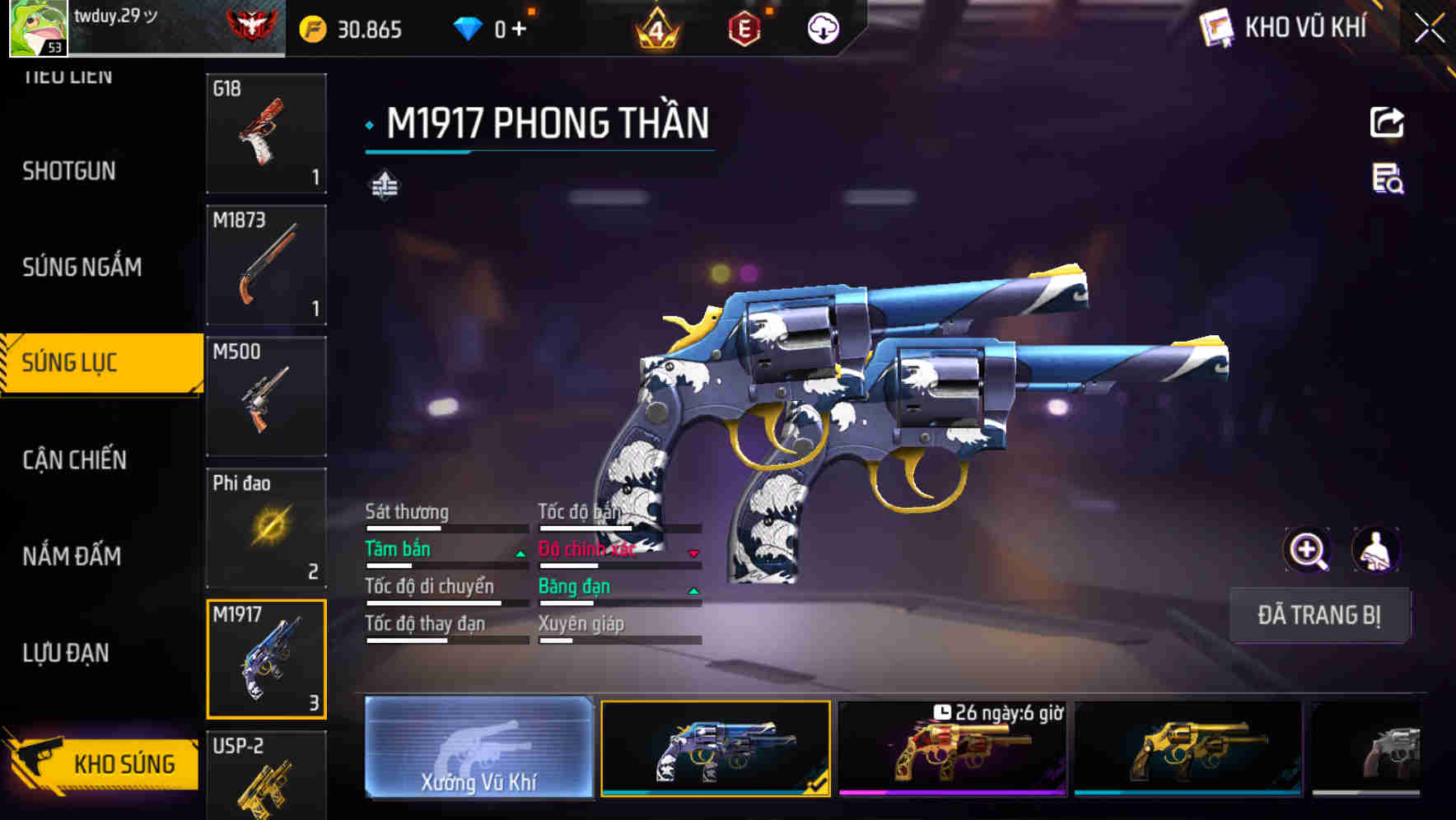Select the USP-2 weapon slot

(266, 776)
